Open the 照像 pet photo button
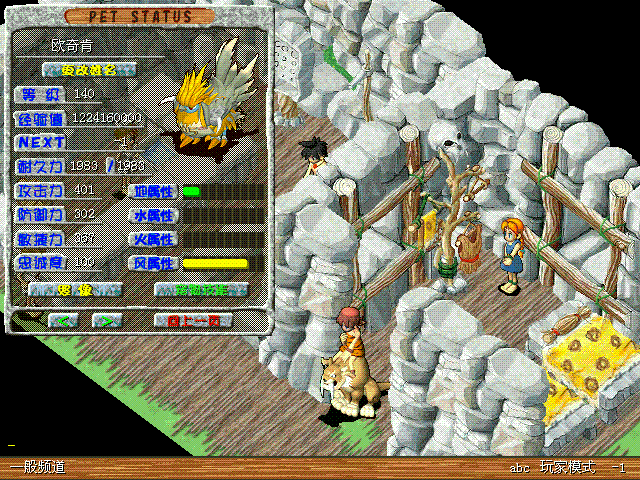The height and width of the screenshot is (480, 640). pyautogui.click(x=75, y=290)
